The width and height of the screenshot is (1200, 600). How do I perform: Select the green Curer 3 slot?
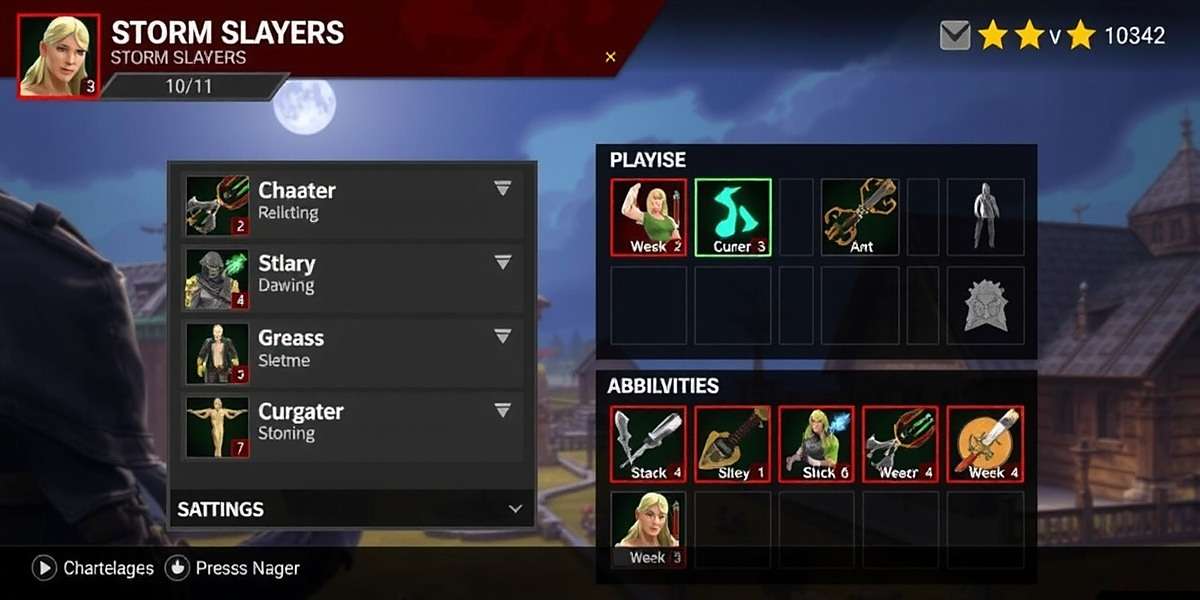(x=733, y=217)
